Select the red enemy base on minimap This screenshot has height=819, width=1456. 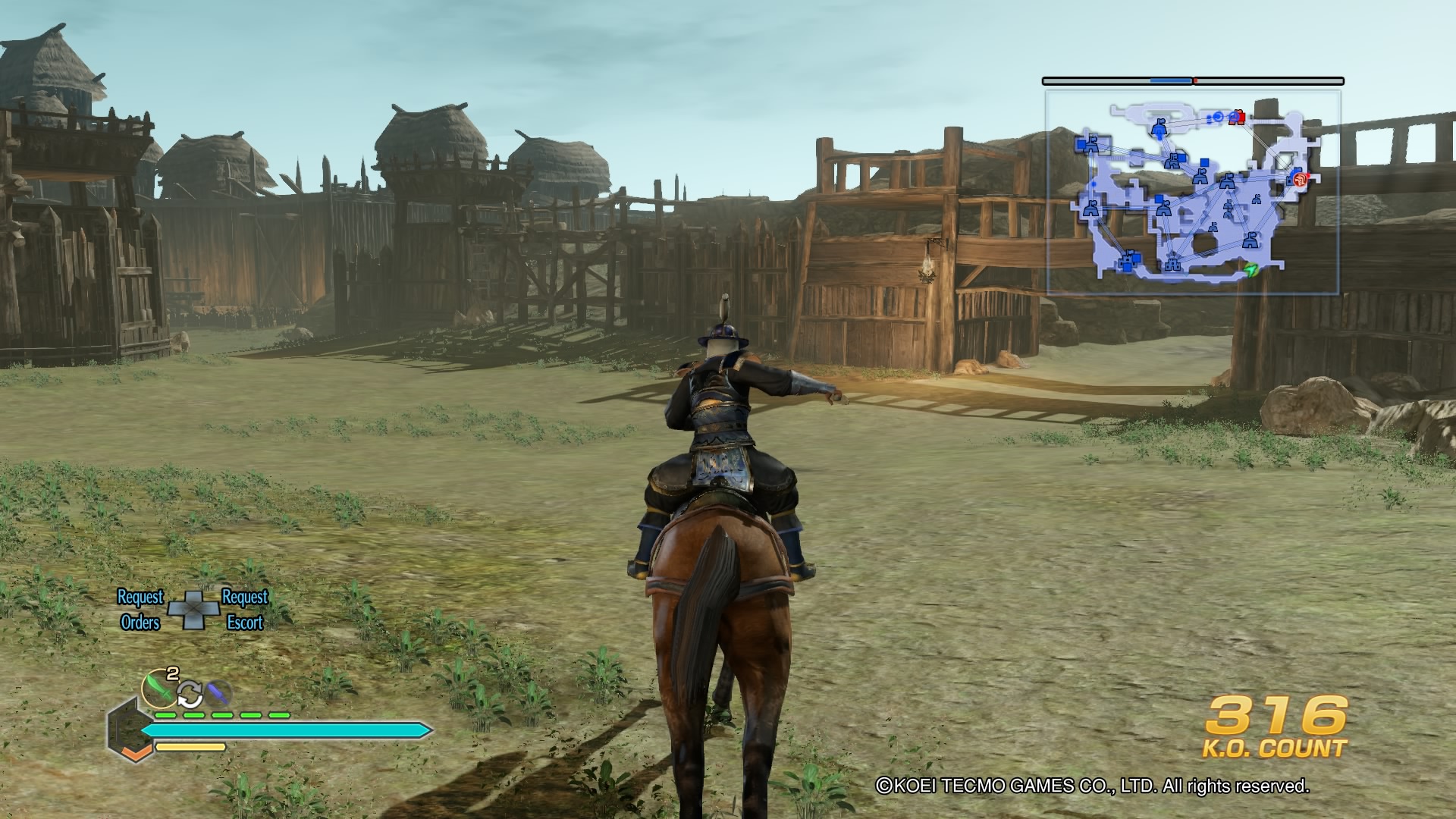click(x=1238, y=117)
